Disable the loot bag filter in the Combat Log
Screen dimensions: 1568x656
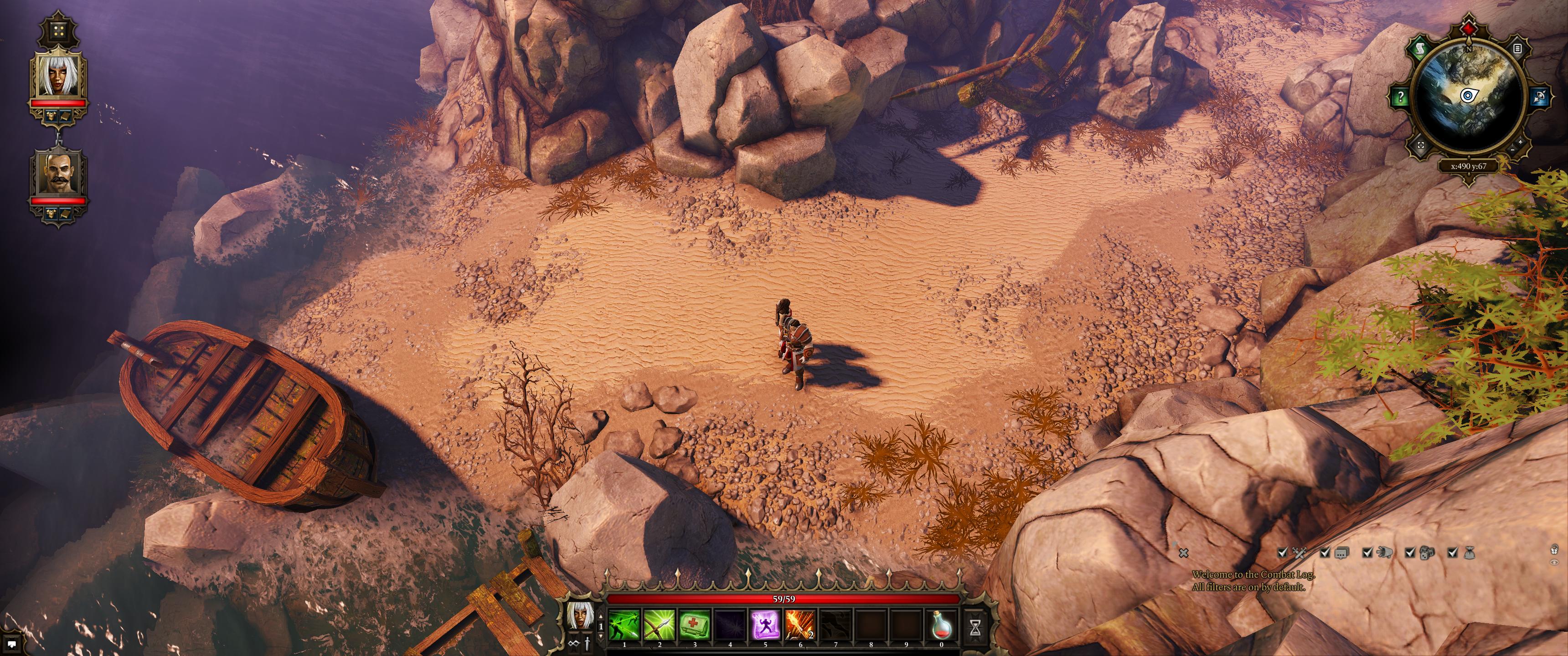[1452, 552]
